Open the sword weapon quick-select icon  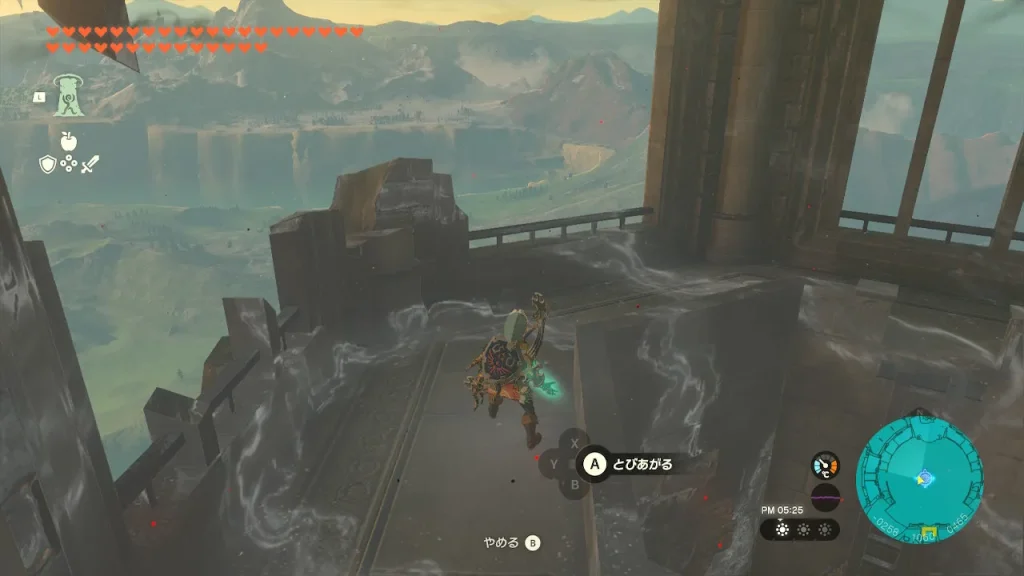(x=90, y=165)
